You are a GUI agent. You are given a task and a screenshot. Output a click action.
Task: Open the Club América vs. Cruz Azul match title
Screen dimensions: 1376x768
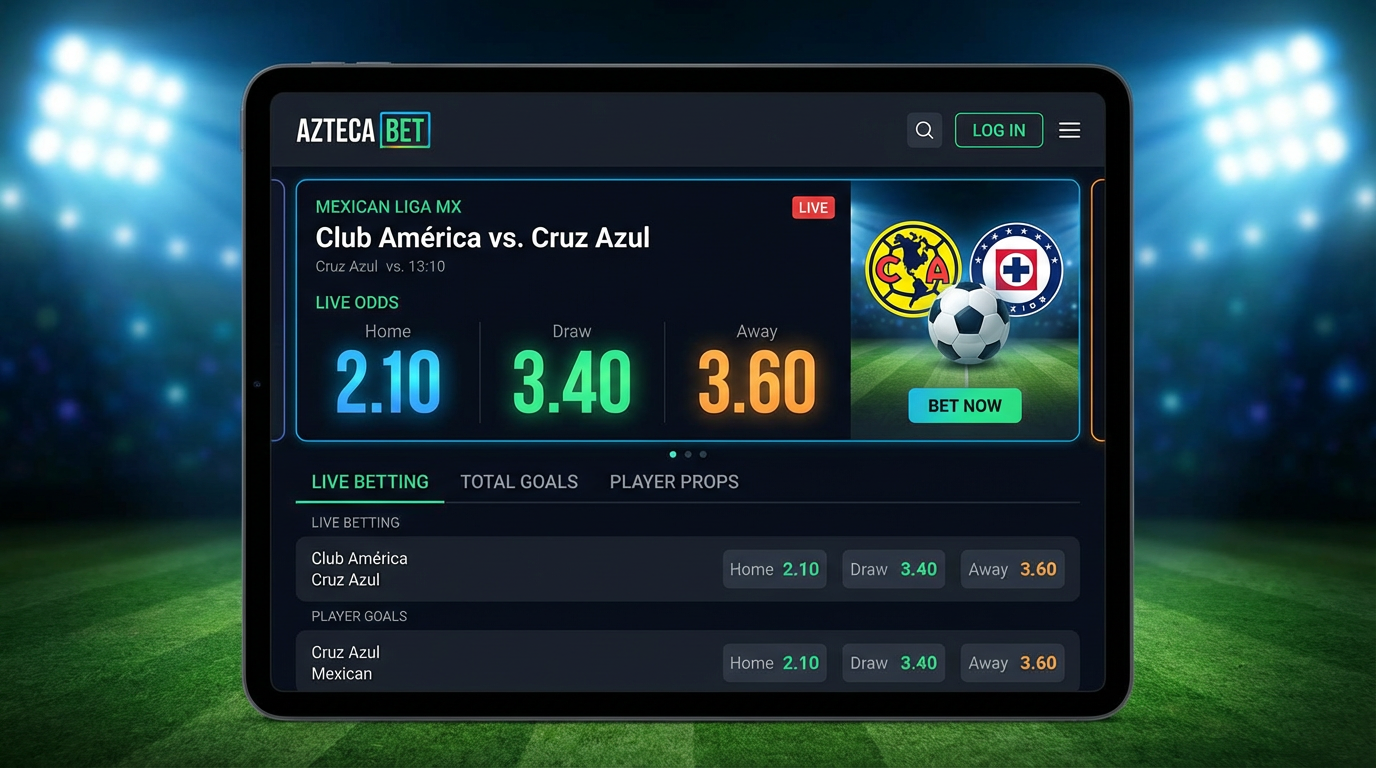pyautogui.click(x=483, y=238)
